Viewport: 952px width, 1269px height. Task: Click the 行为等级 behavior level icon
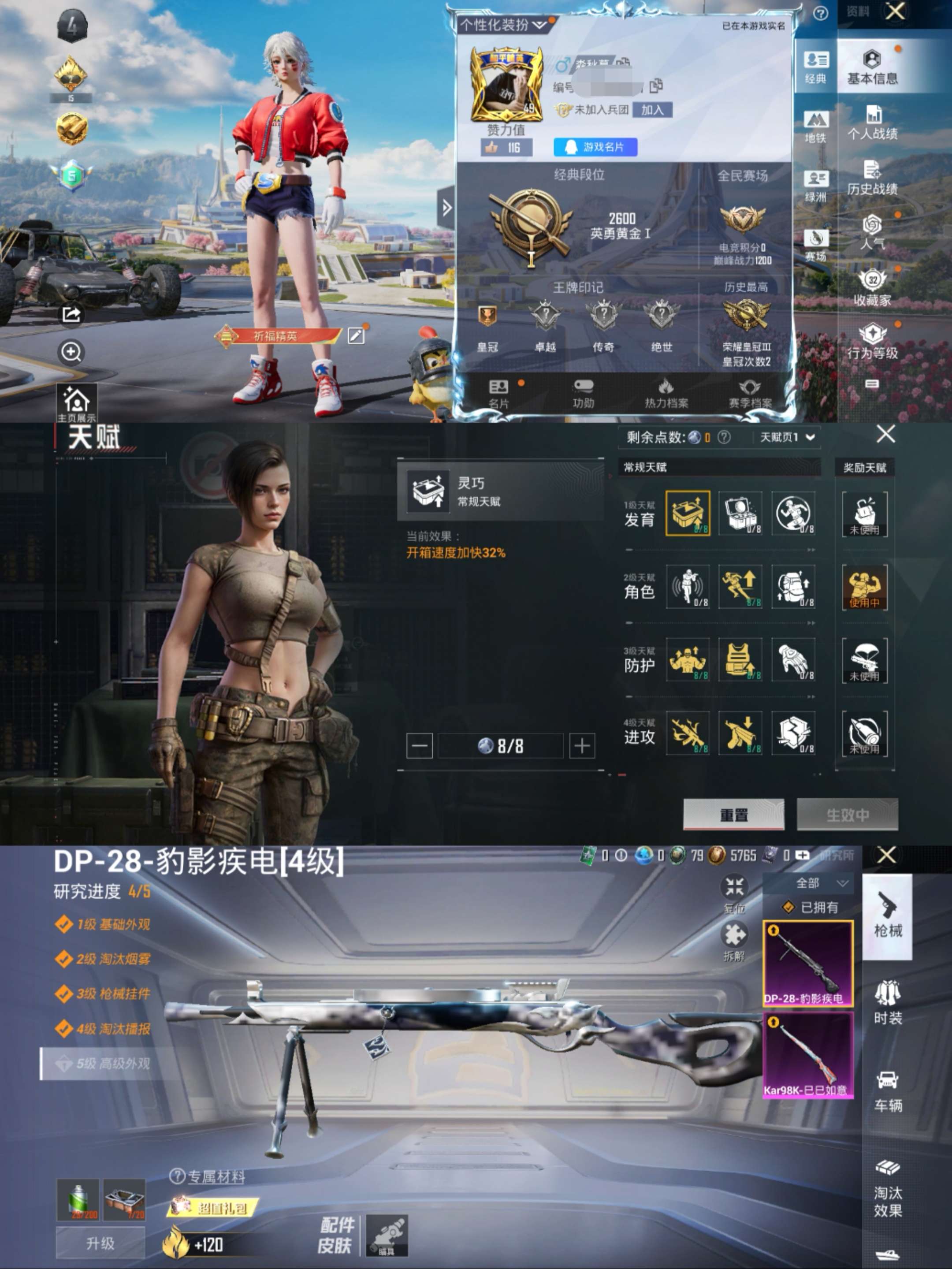(872, 339)
